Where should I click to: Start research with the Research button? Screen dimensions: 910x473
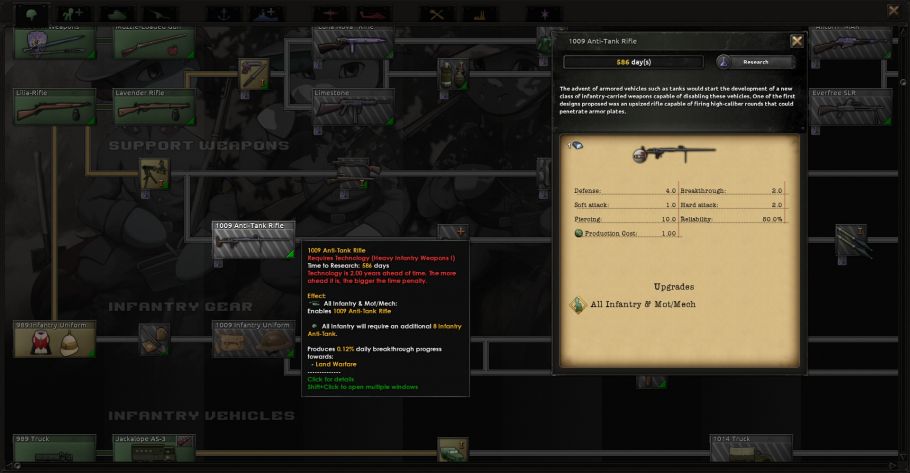click(755, 62)
